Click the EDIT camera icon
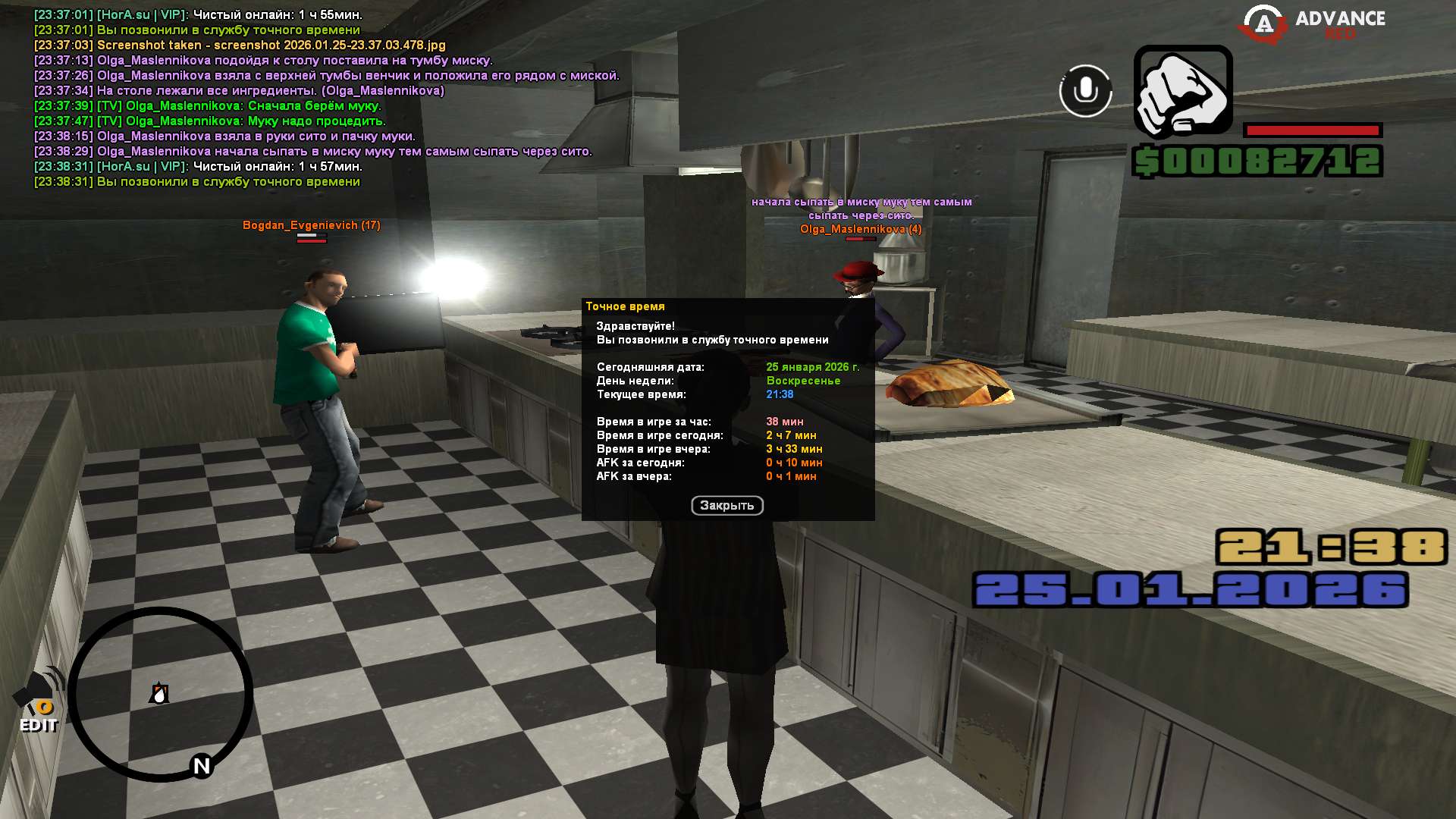The image size is (1456, 819). 39,701
